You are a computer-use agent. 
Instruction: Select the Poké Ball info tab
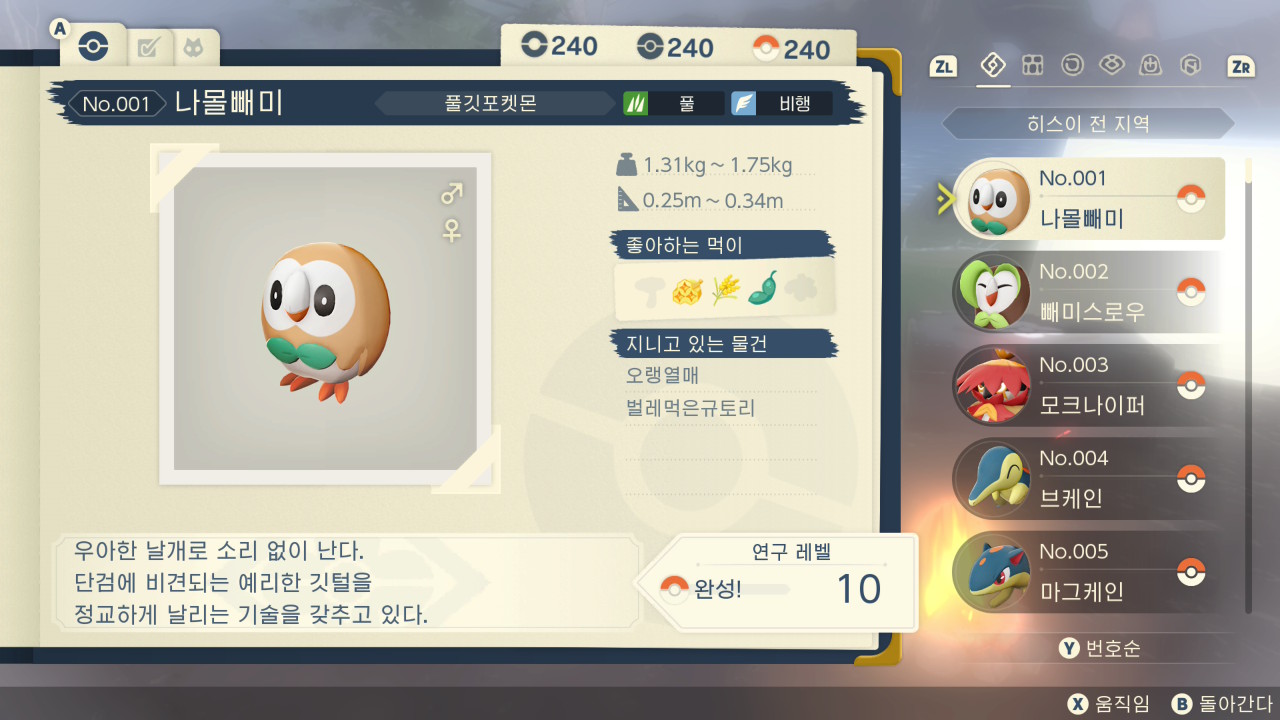point(93,46)
